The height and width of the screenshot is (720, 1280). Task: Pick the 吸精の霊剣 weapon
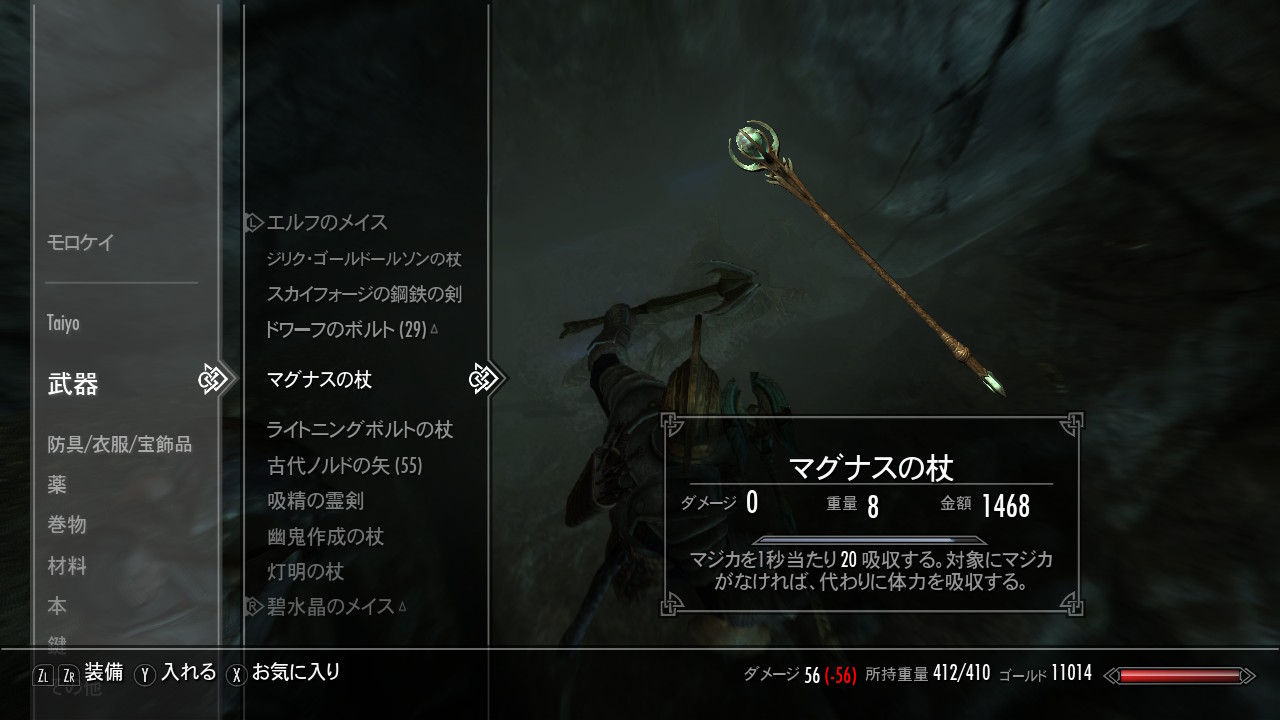coord(315,501)
